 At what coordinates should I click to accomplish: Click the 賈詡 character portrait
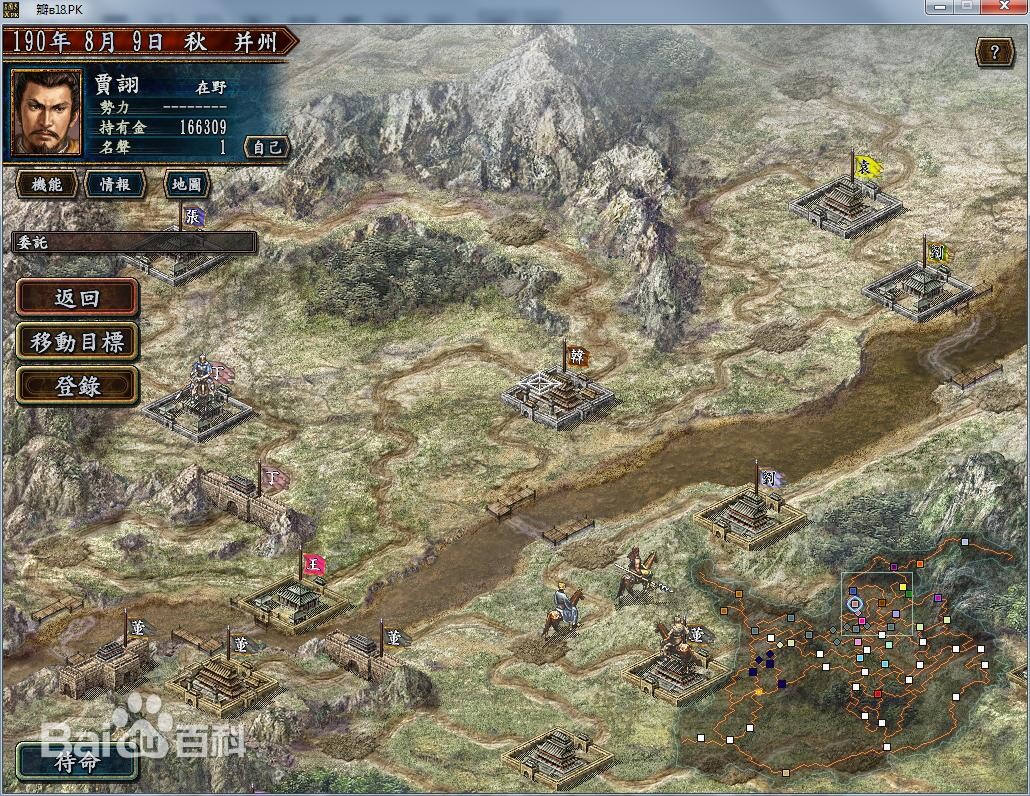pos(46,111)
